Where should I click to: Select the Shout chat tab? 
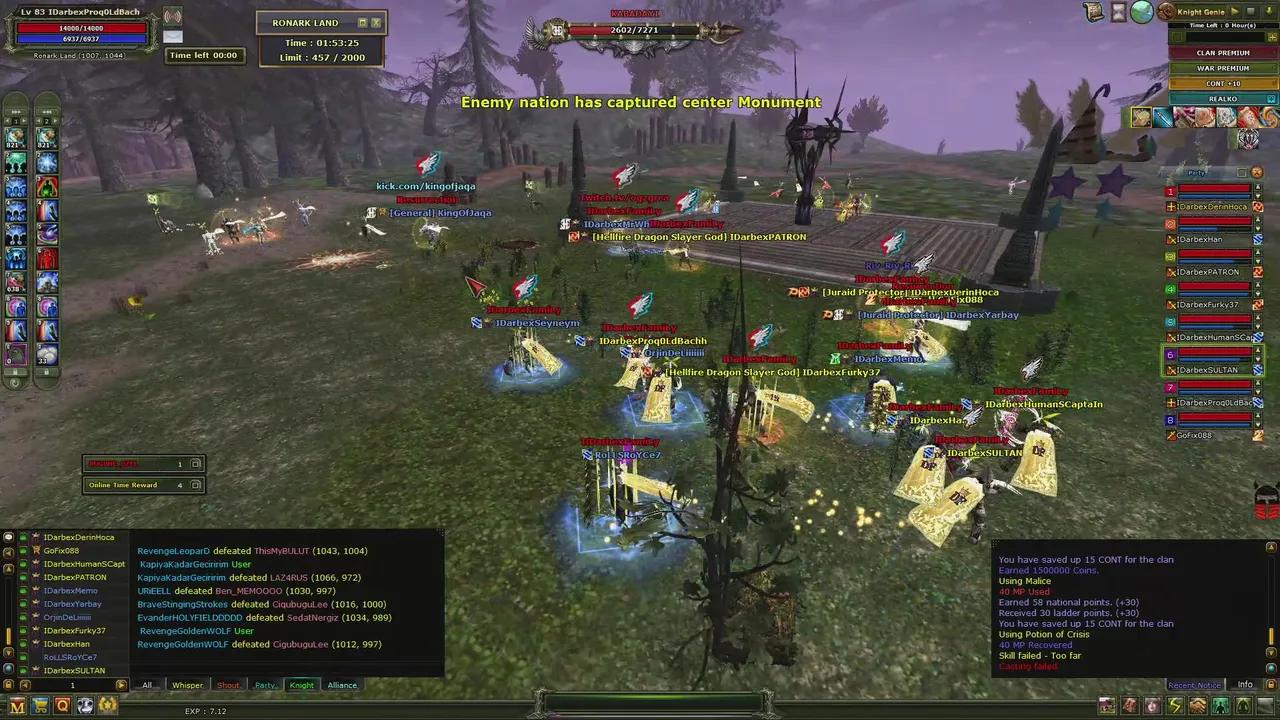(x=228, y=685)
